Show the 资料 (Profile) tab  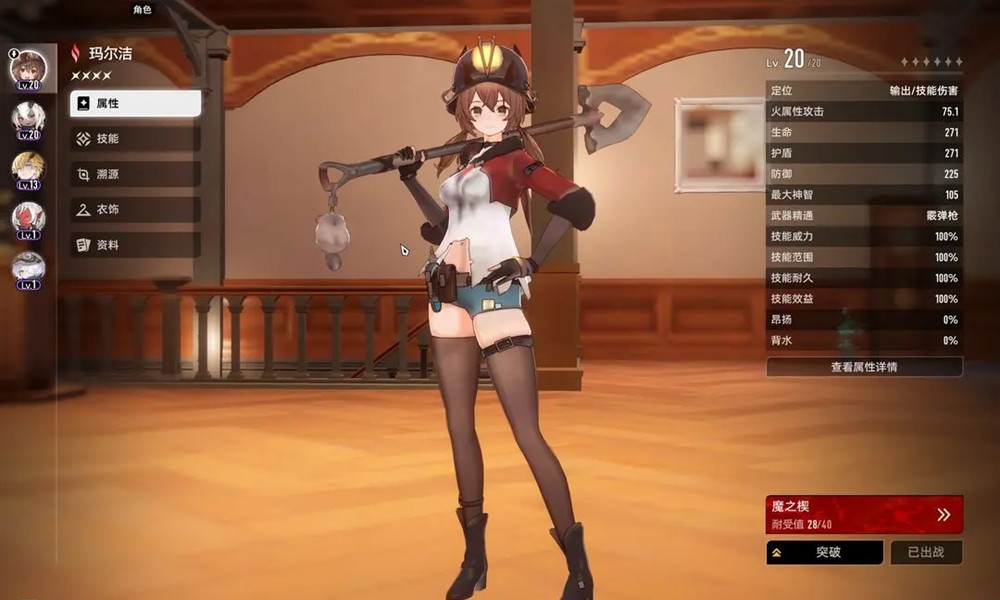[135, 244]
